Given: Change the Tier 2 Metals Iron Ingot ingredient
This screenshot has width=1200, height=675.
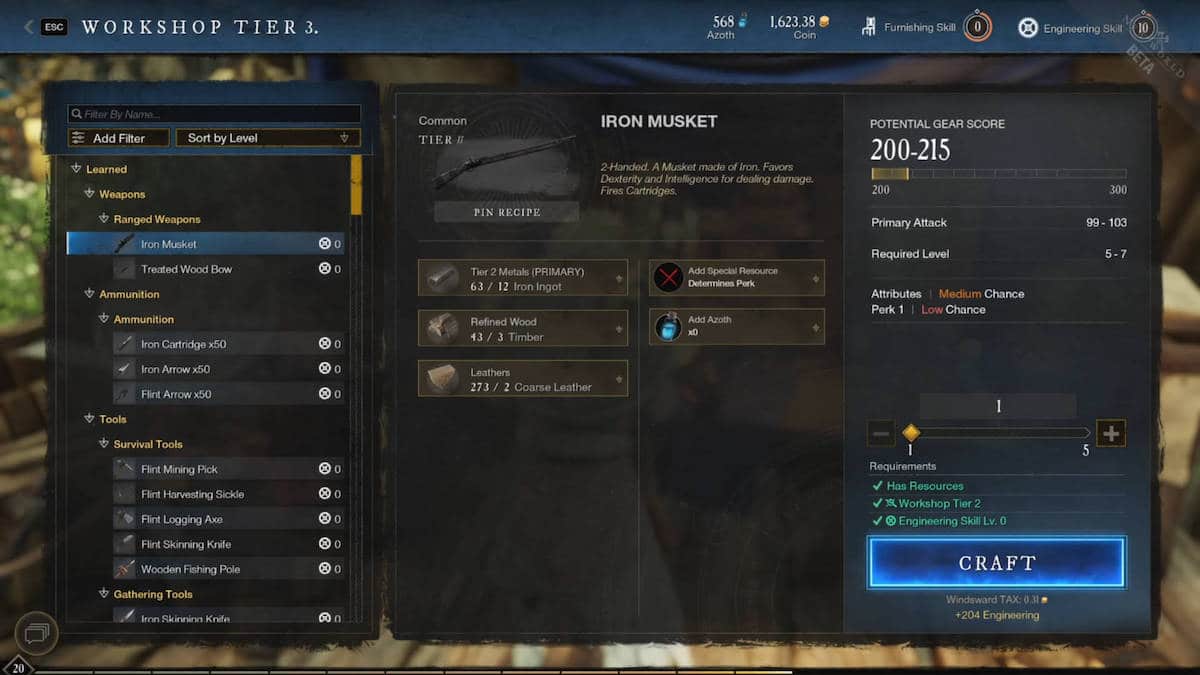Looking at the screenshot, I should tap(522, 279).
